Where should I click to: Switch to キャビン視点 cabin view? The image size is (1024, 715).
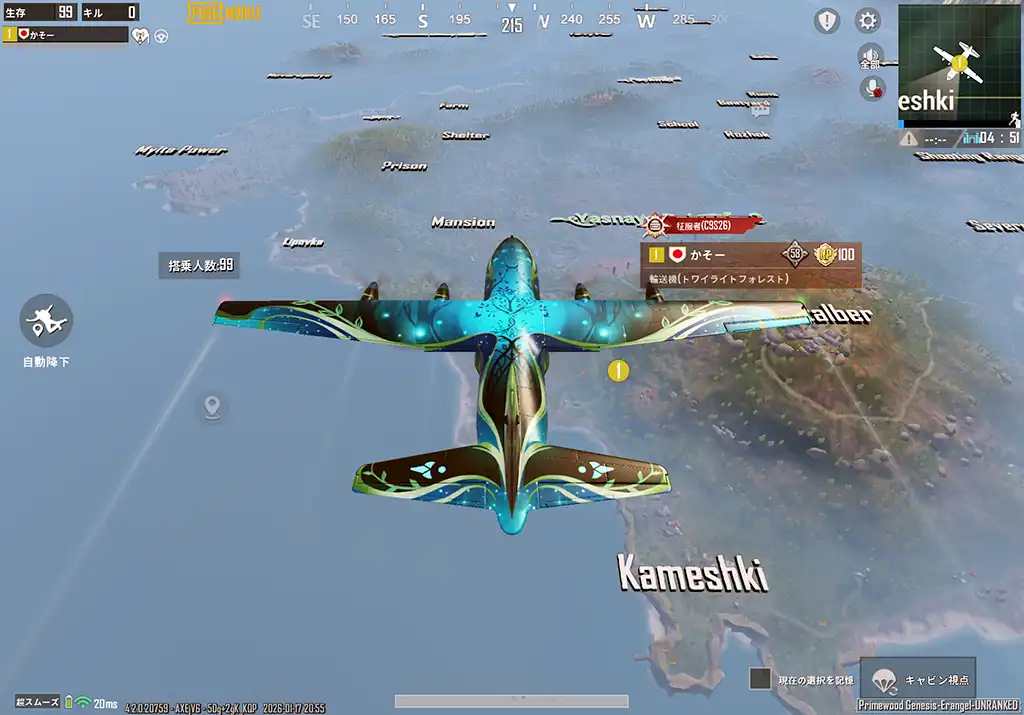[918, 679]
